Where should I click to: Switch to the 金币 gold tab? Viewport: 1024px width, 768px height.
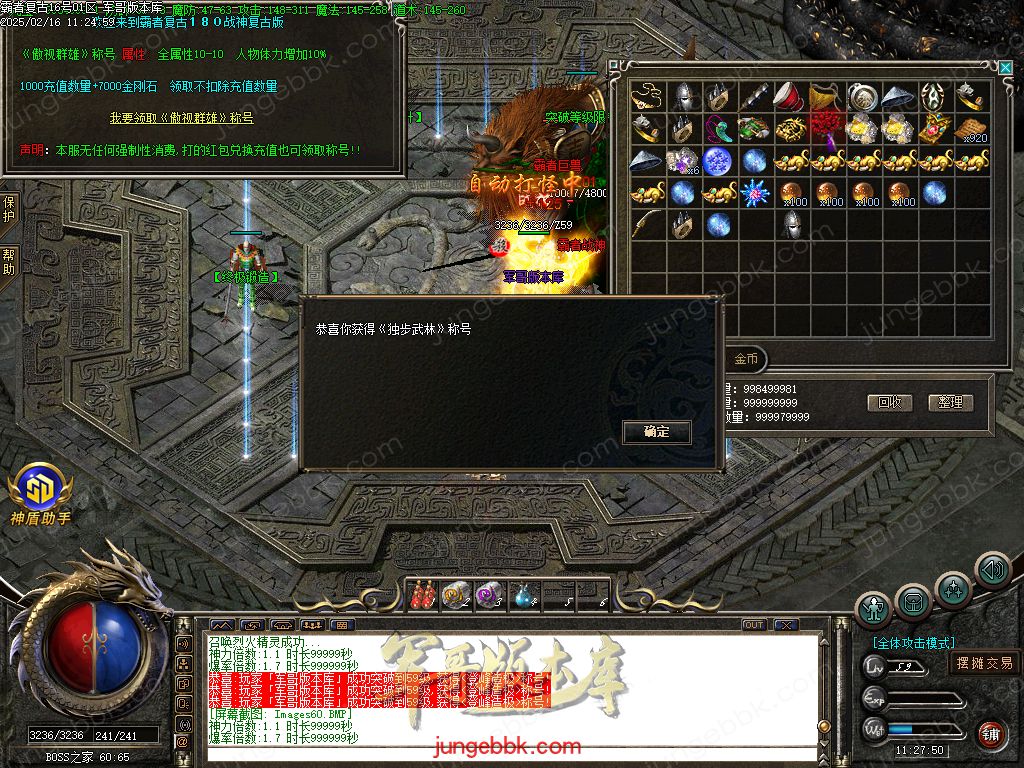(746, 358)
